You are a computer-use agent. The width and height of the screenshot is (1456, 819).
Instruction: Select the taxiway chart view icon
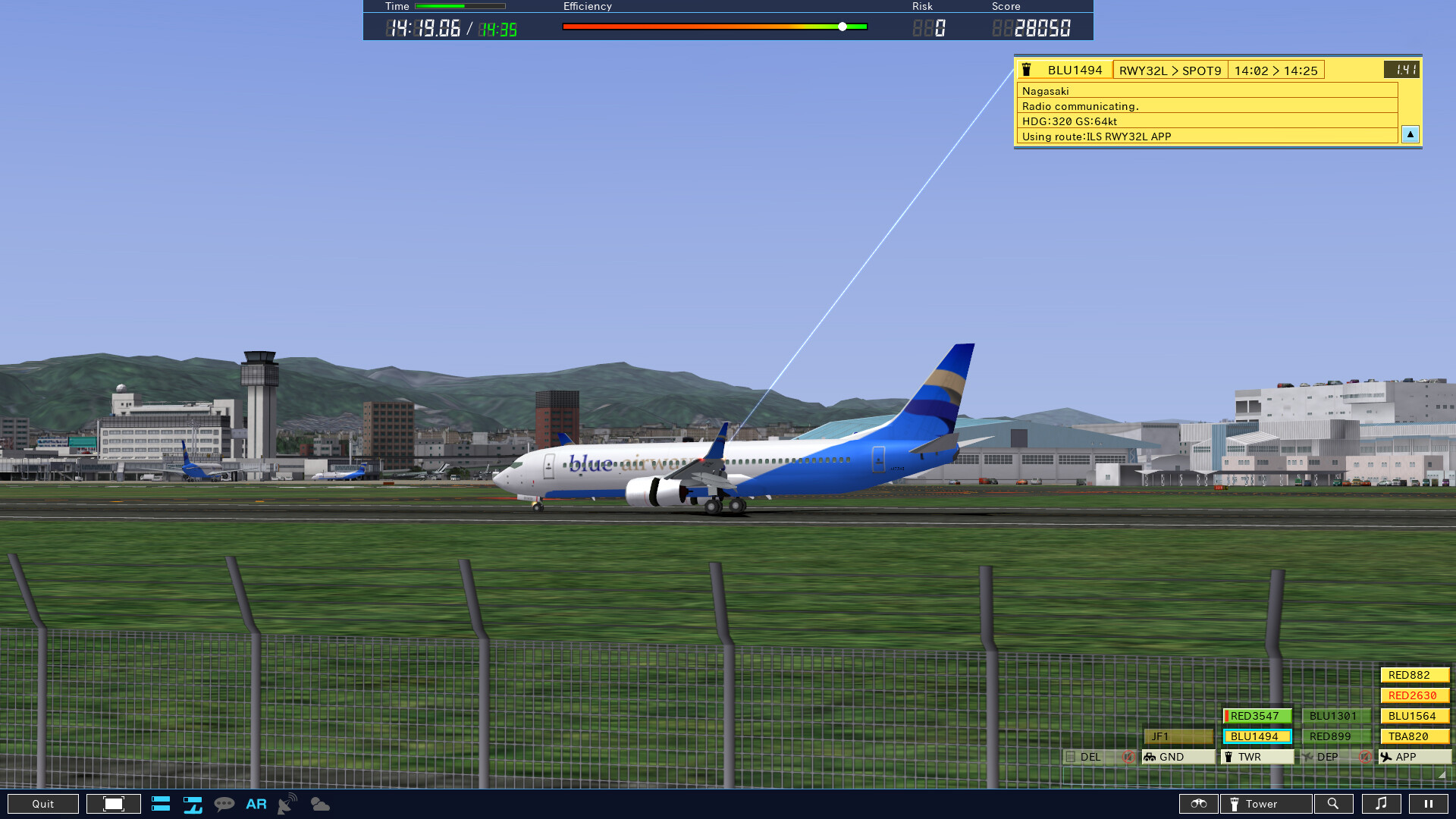(192, 804)
